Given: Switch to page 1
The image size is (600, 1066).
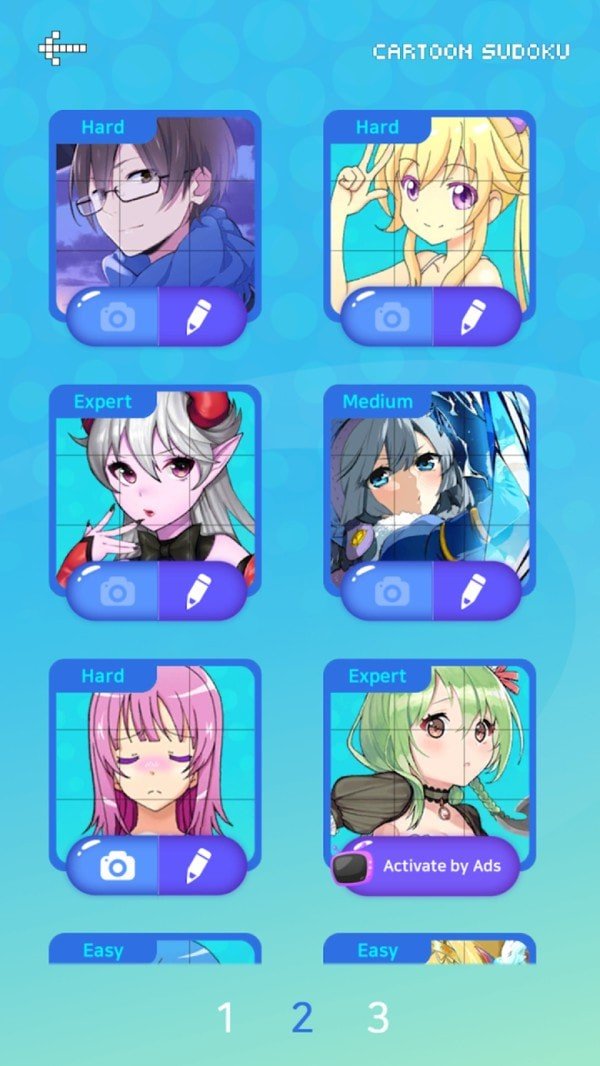Looking at the screenshot, I should tap(226, 1018).
